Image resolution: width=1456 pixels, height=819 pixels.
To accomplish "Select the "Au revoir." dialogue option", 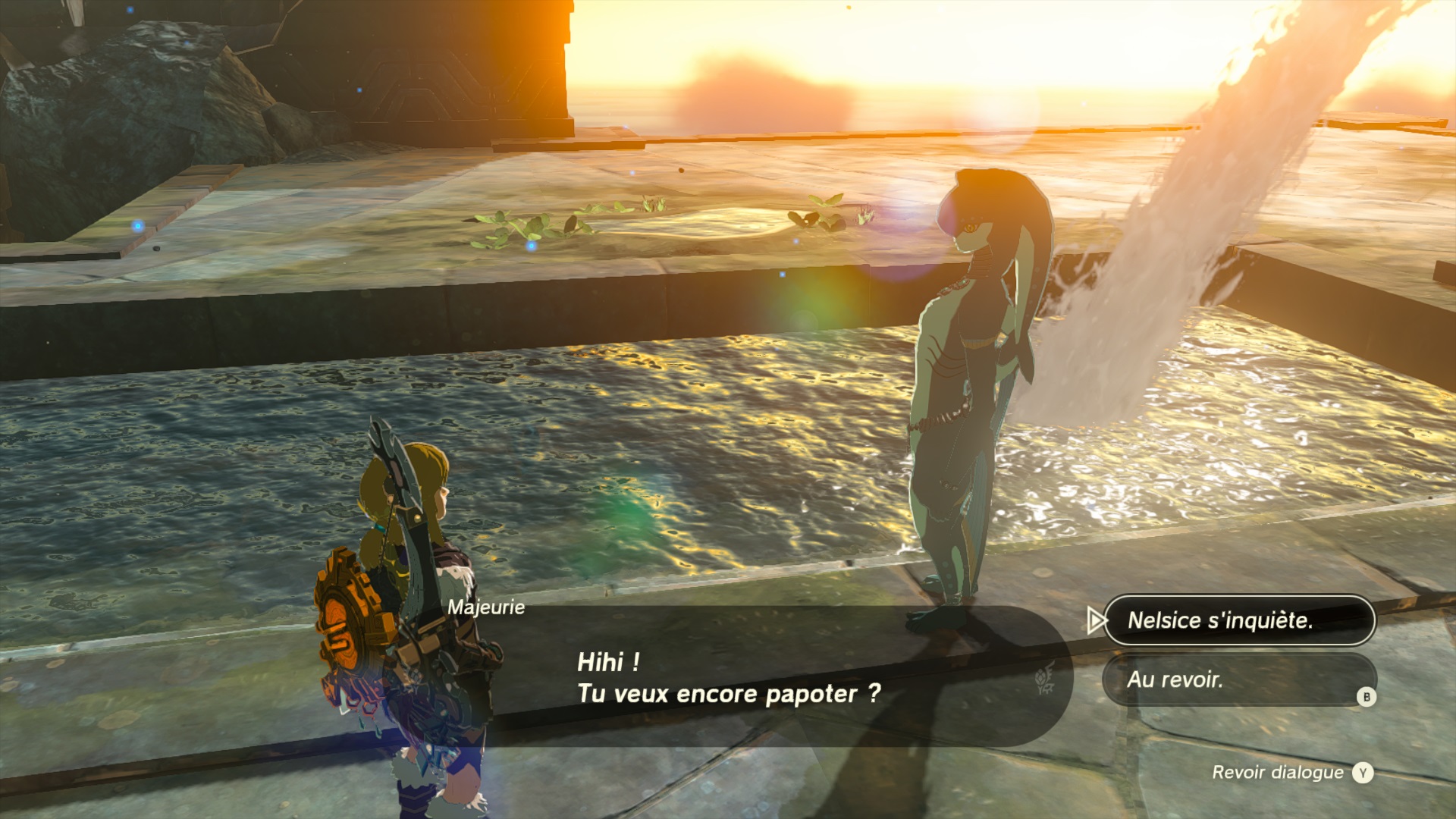I will (1238, 679).
